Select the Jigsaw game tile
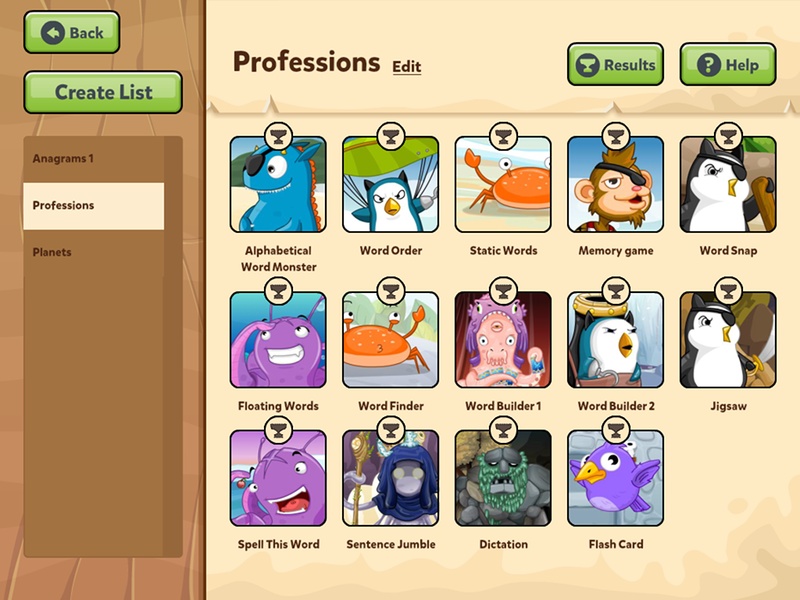This screenshot has width=800, height=600. [x=728, y=340]
